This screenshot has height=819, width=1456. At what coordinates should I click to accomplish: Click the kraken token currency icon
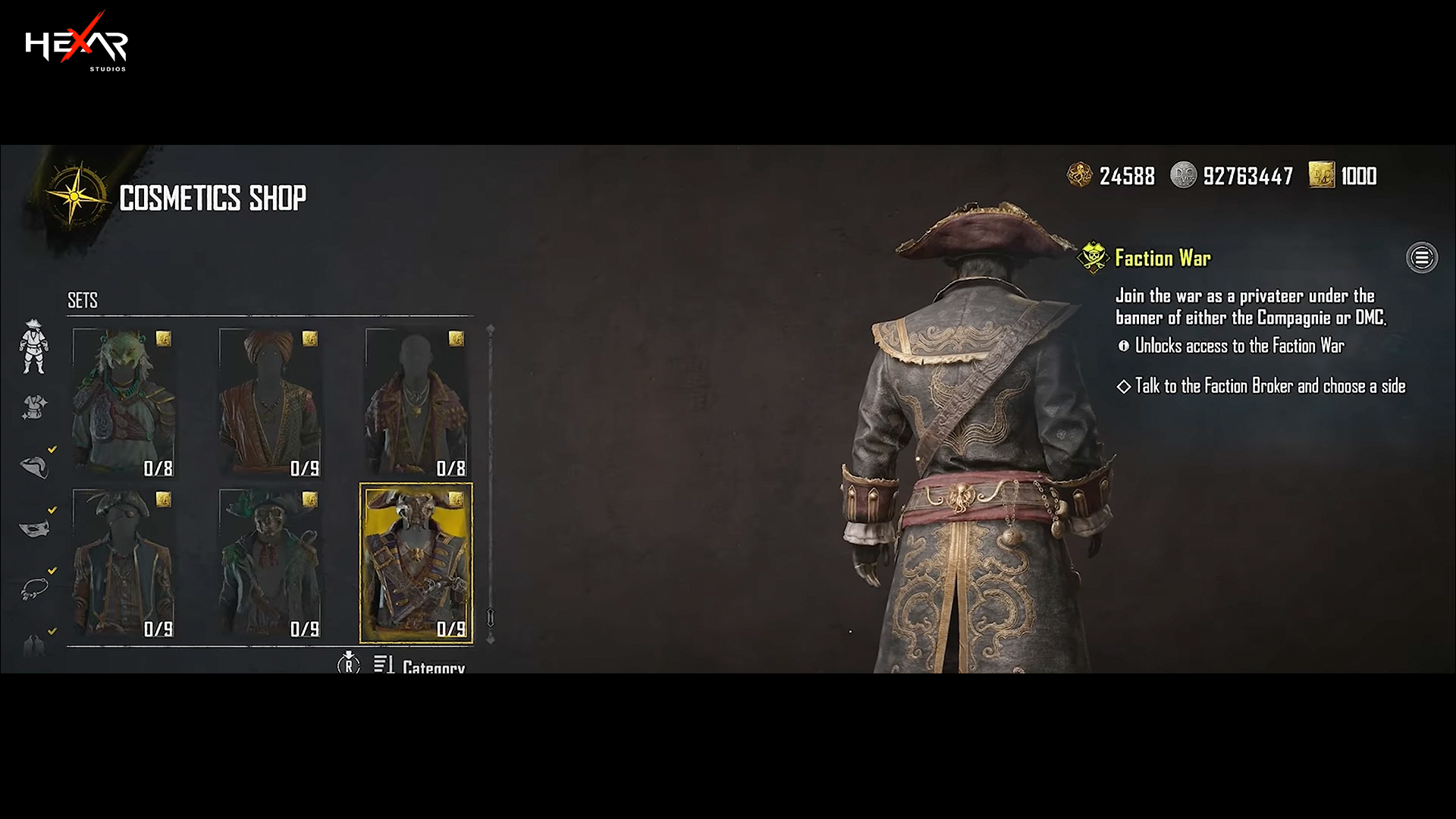pos(1079,175)
